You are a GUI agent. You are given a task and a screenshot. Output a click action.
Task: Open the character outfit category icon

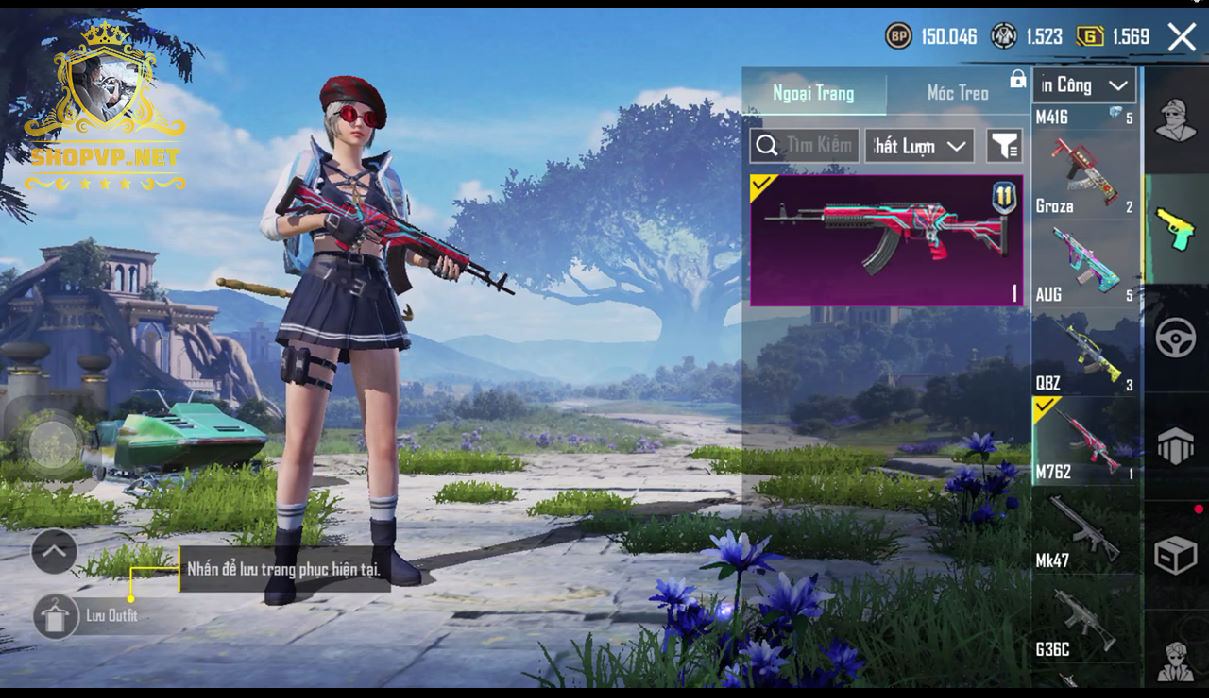(x=1176, y=122)
